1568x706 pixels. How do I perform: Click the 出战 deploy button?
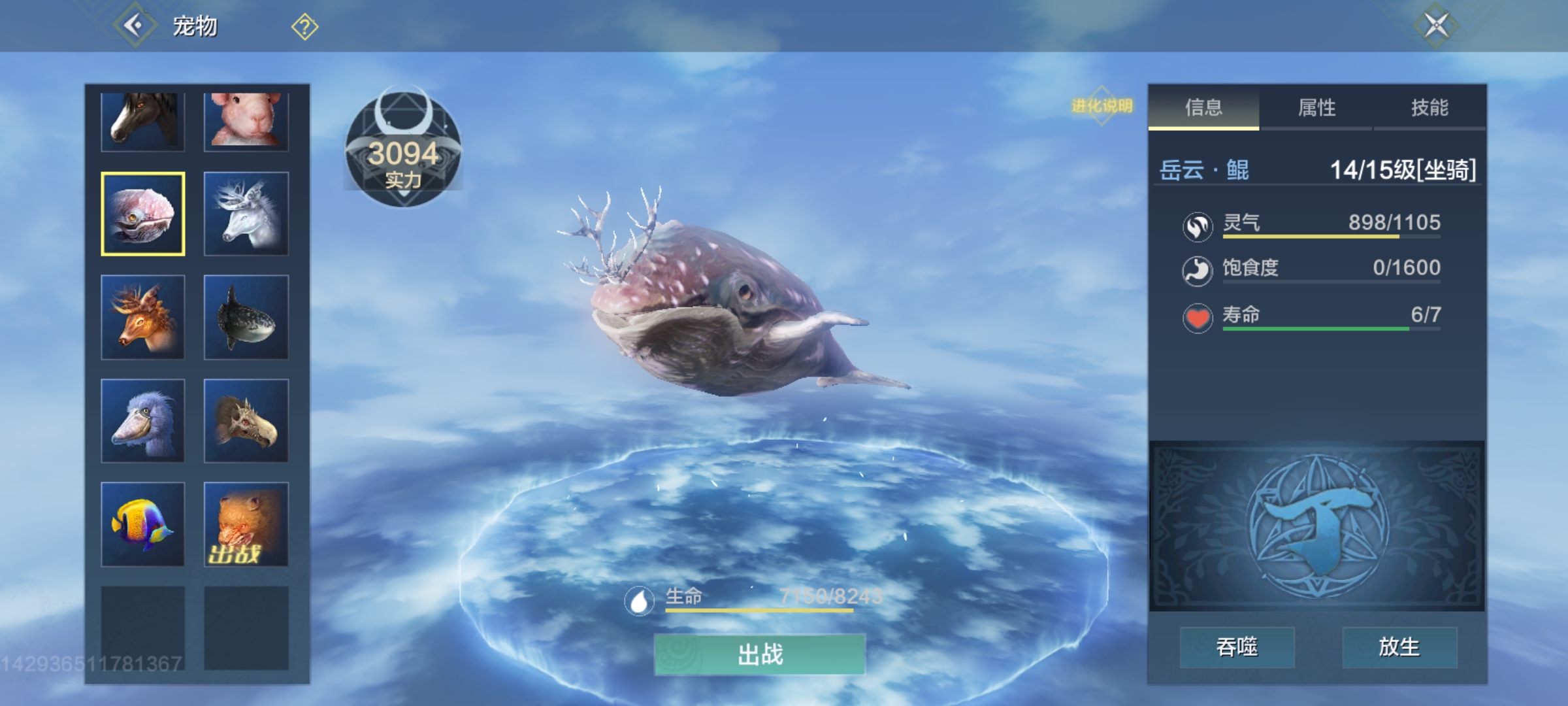(760, 654)
